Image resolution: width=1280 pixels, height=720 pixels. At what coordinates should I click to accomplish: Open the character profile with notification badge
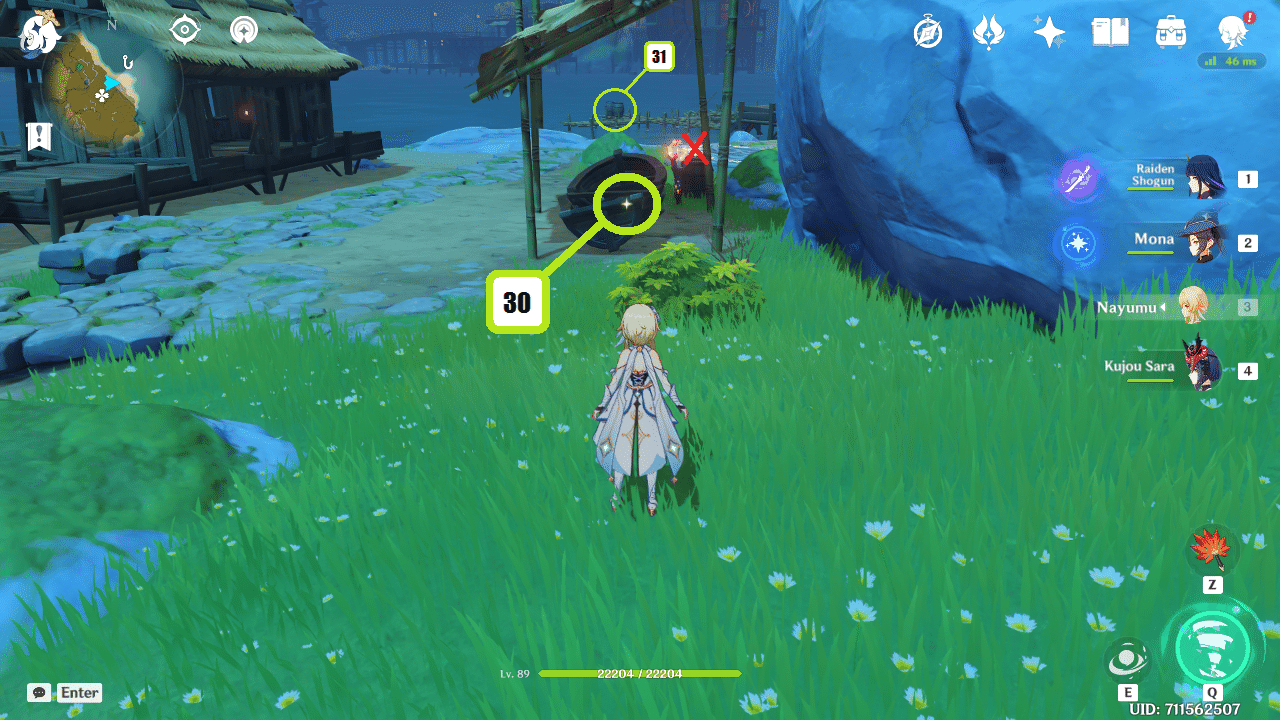(1234, 32)
